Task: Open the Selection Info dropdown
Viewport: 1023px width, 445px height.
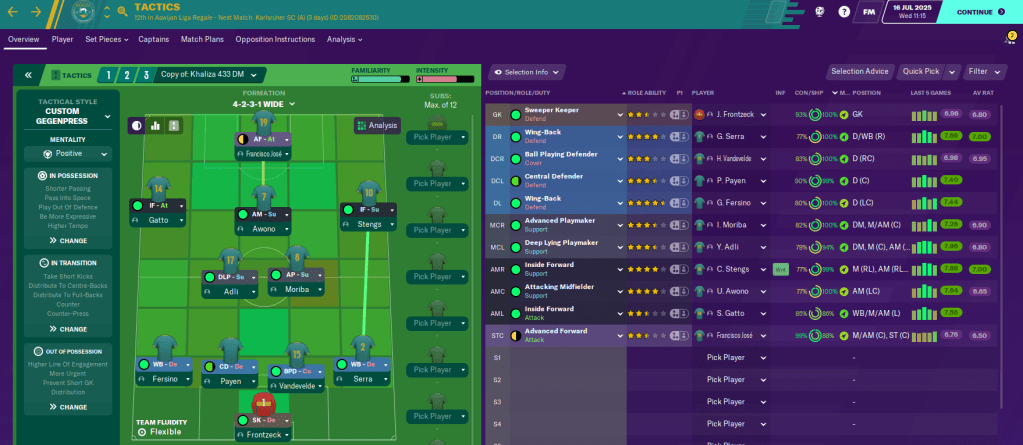Action: 526,72
